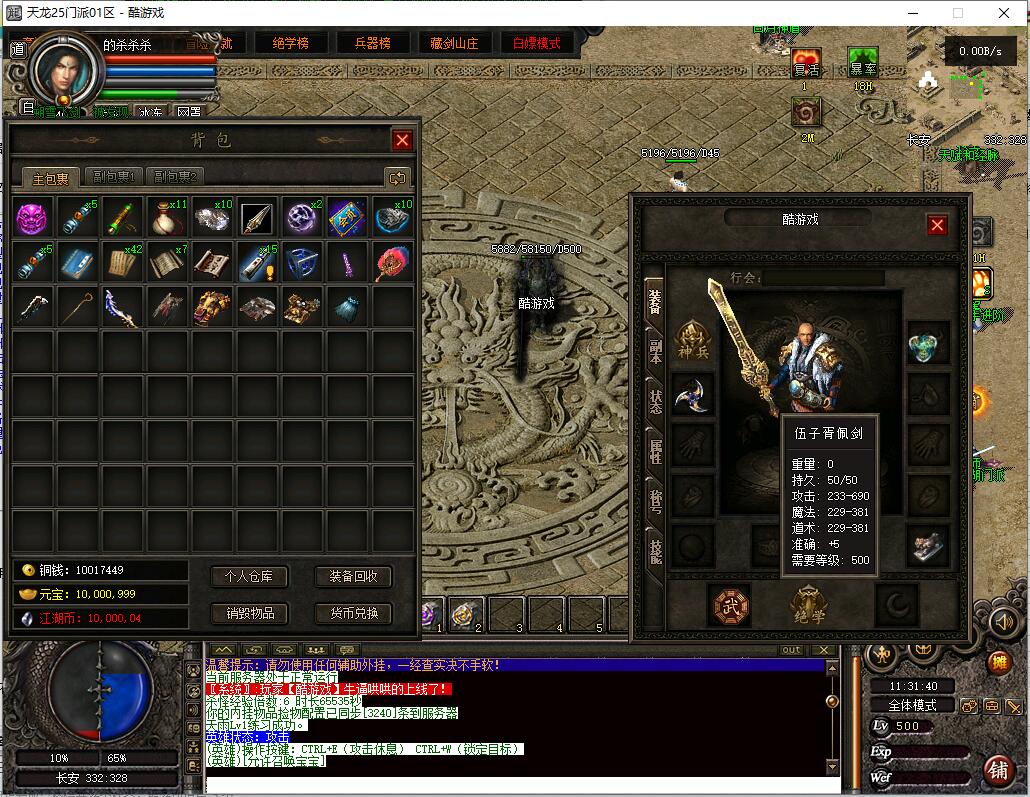Switch to the 属性 attributes tab
Screen dimensions: 1030x797
655,450
